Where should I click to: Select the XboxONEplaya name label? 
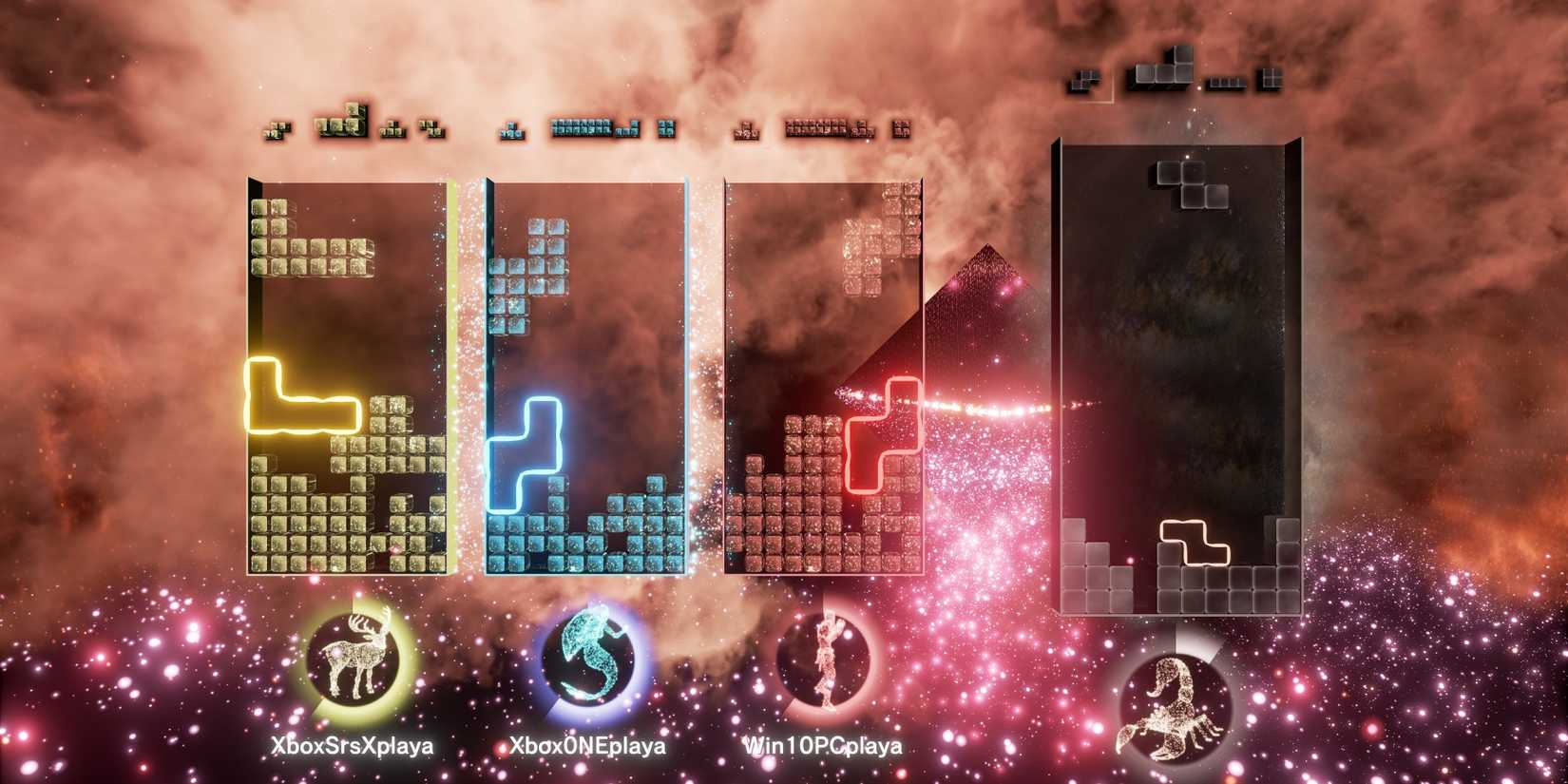coord(588,747)
